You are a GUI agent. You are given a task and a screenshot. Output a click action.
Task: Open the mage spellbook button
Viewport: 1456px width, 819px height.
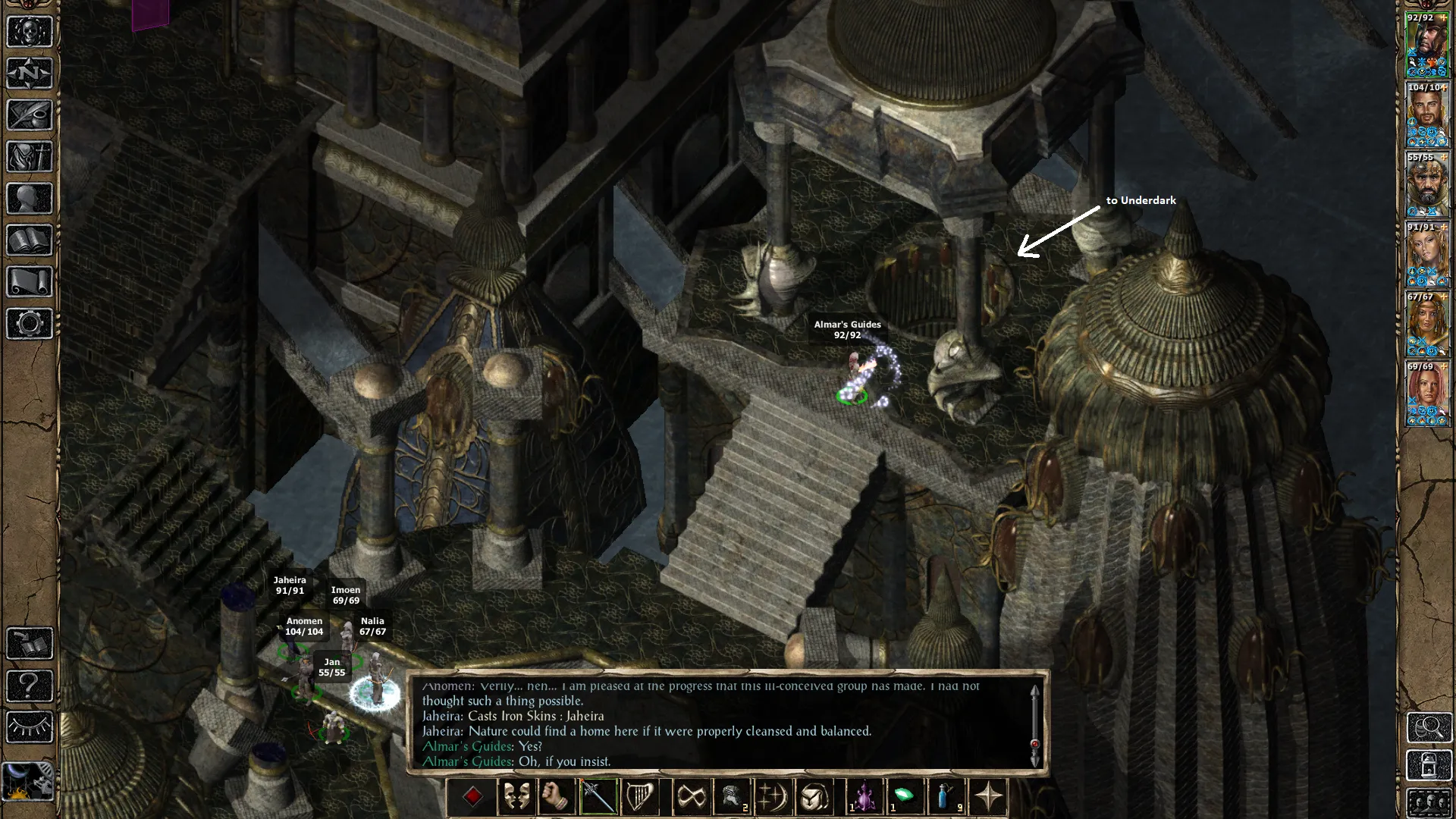point(30,240)
